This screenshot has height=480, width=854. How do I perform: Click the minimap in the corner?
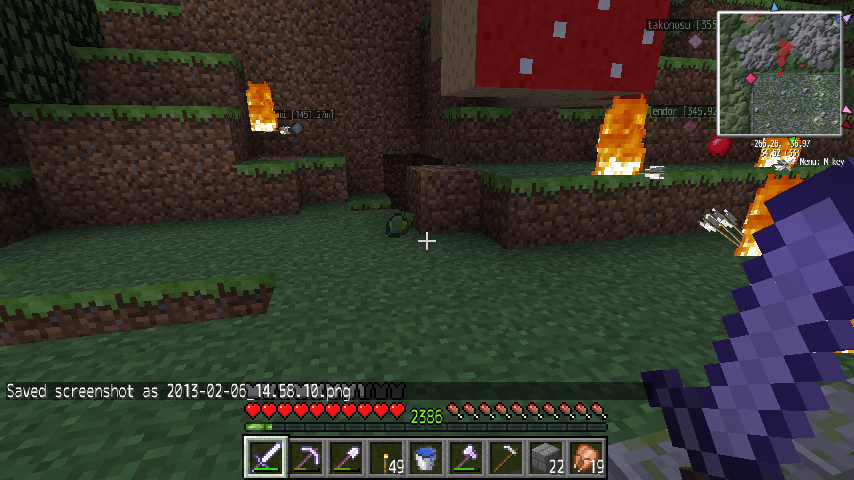coord(780,73)
